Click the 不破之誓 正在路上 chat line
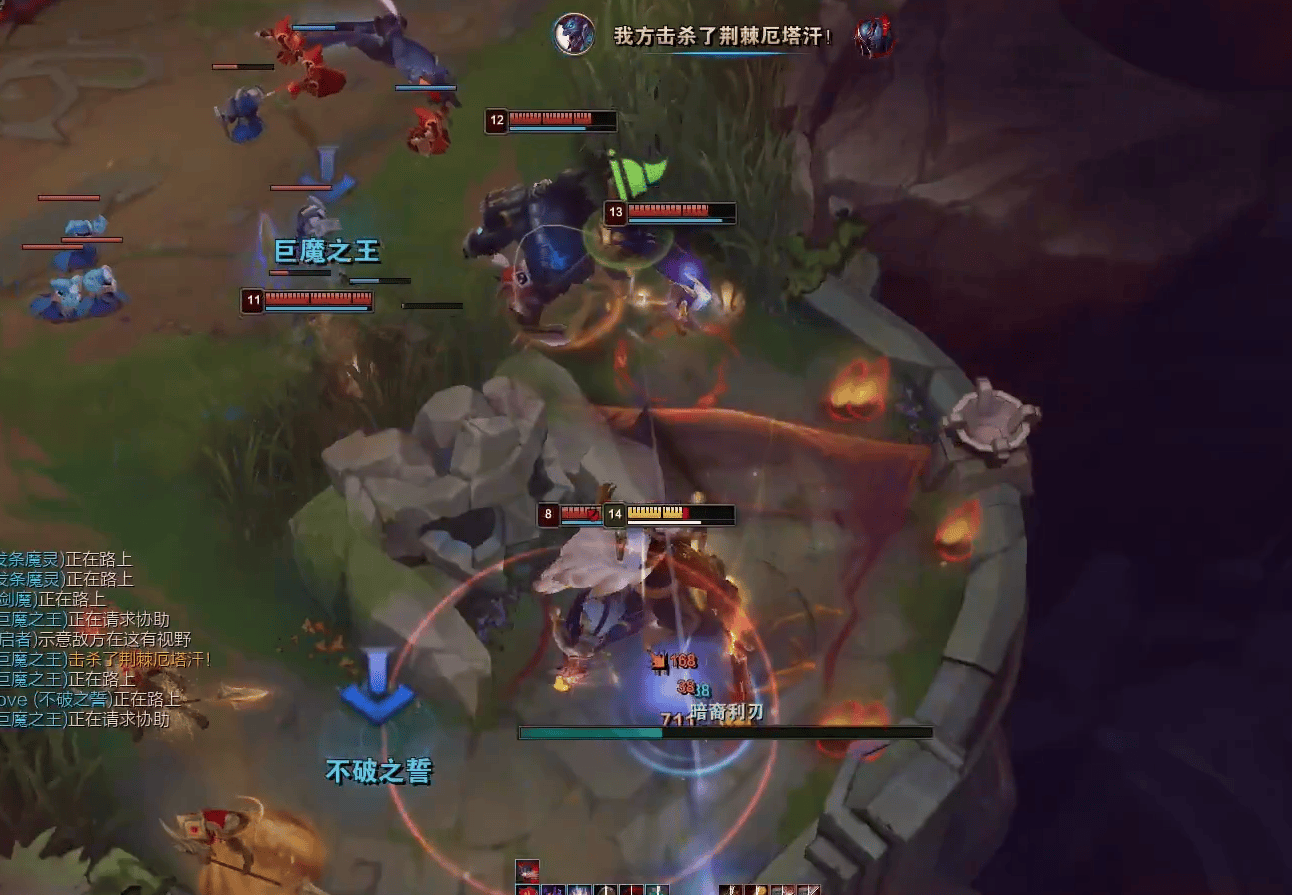The width and height of the screenshot is (1292, 895). pos(90,699)
